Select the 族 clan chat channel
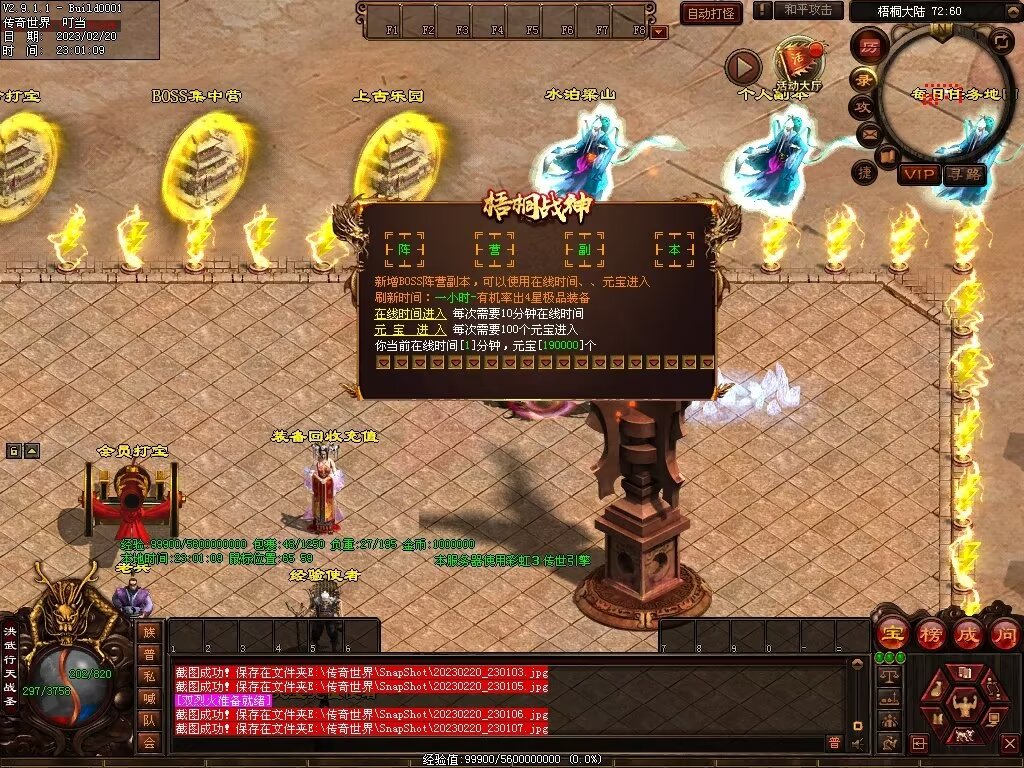1024x768 pixels. point(149,632)
